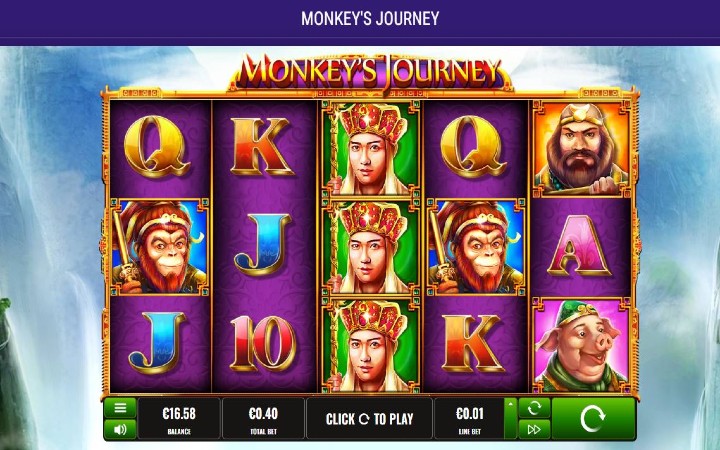Open the hamburger menu
Image resolution: width=720 pixels, height=450 pixels.
point(120,408)
